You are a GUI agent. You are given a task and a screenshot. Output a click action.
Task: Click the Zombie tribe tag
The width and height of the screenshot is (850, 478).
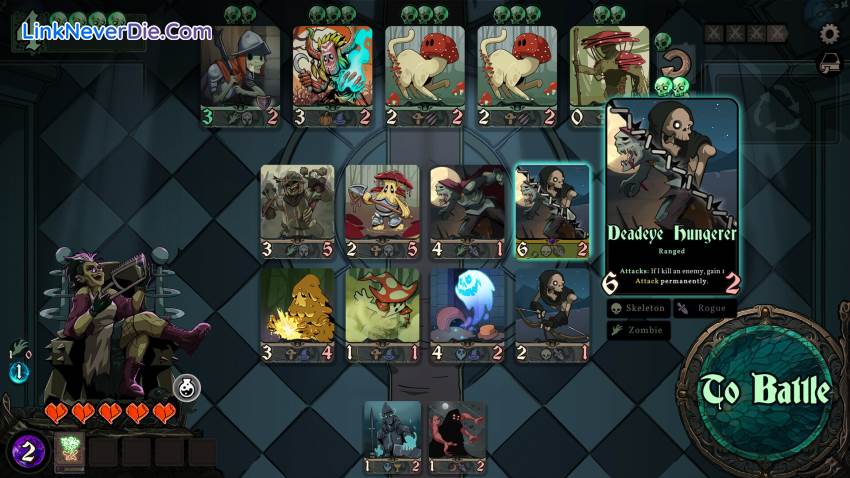[638, 330]
